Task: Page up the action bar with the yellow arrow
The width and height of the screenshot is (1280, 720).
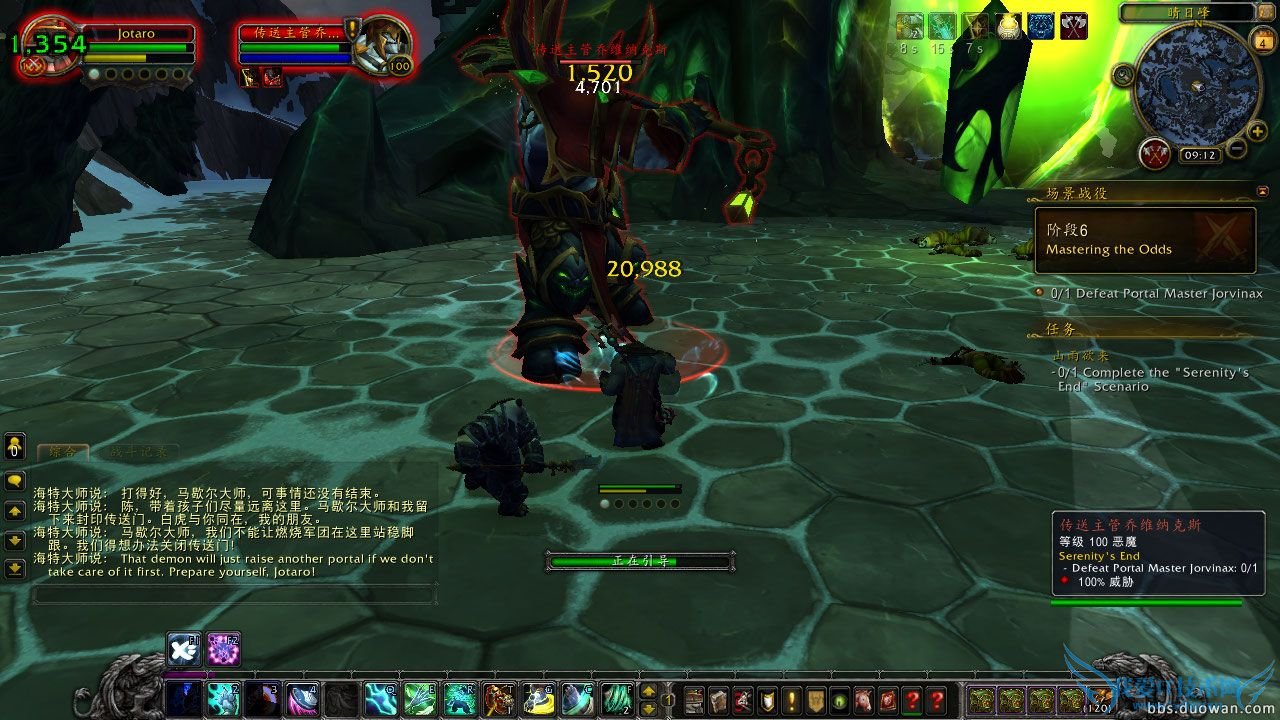Action: click(650, 690)
